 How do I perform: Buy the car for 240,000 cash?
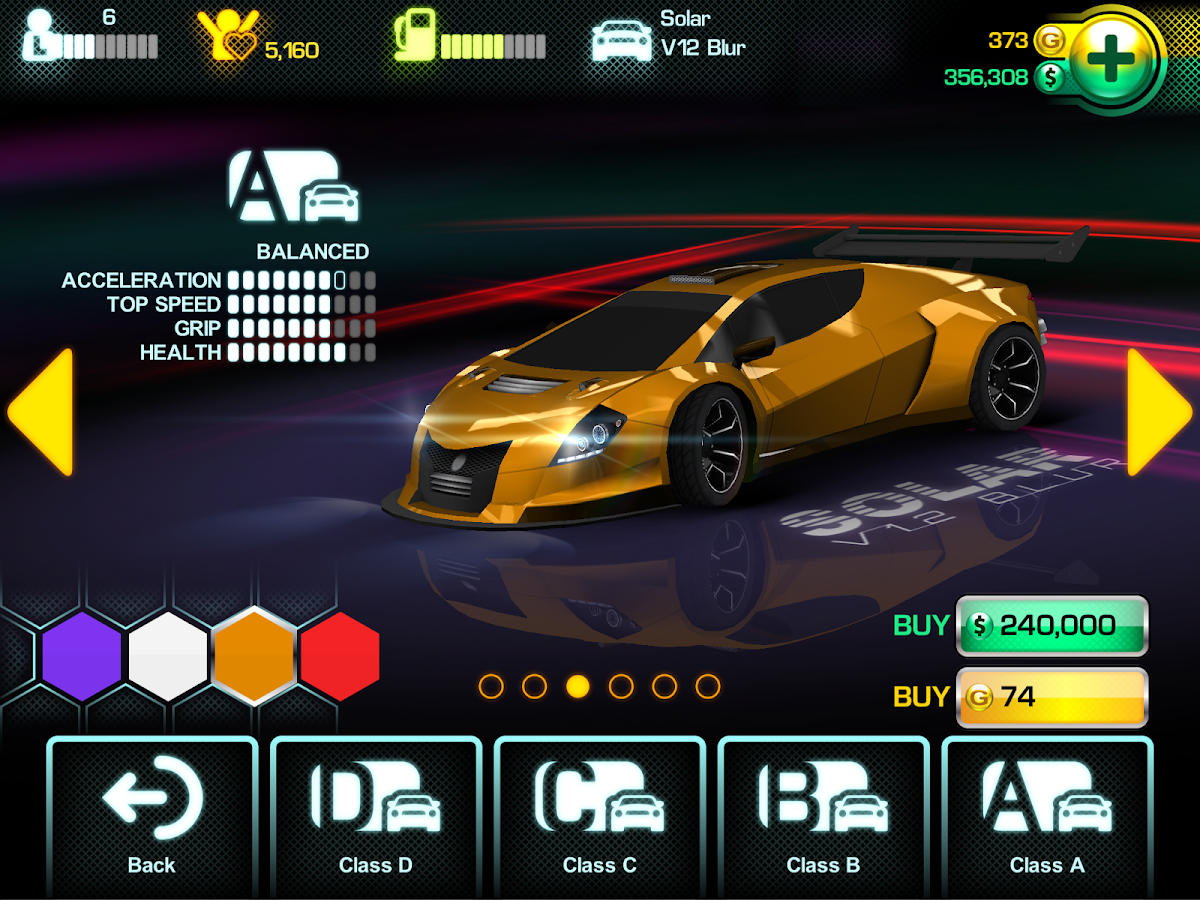(x=1051, y=626)
